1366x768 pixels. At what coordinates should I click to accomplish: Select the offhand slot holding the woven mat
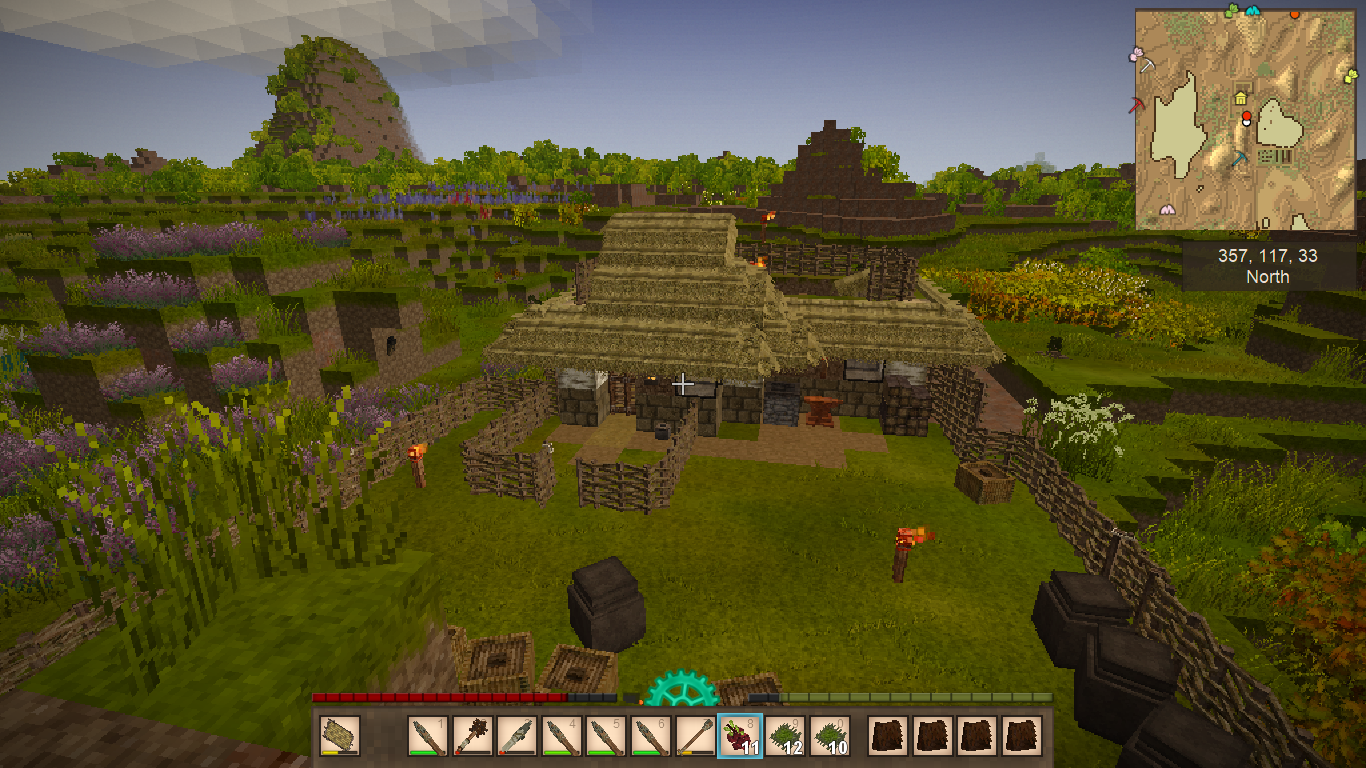tap(340, 737)
